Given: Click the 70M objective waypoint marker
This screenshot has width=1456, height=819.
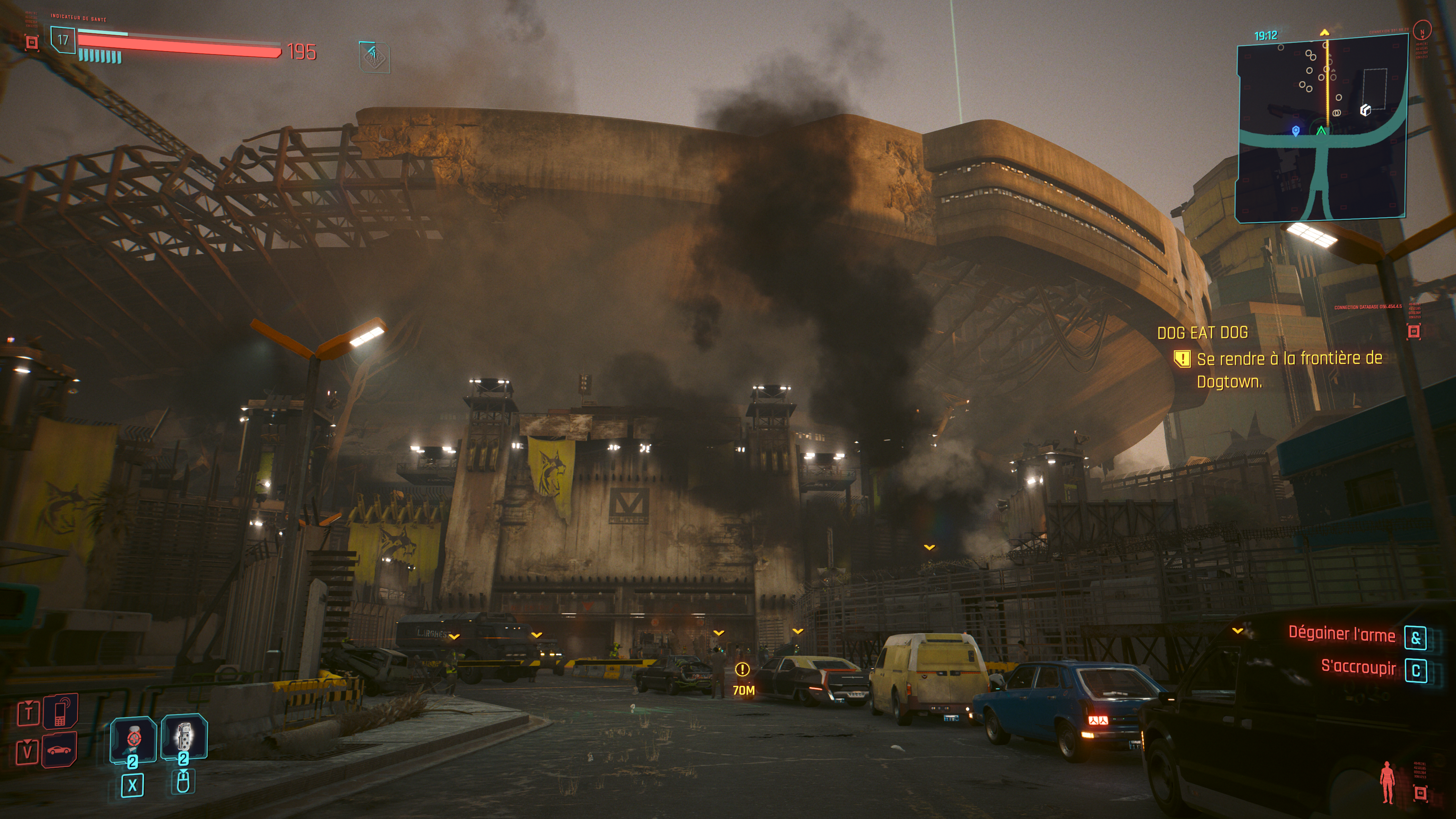Looking at the screenshot, I should point(742,670).
